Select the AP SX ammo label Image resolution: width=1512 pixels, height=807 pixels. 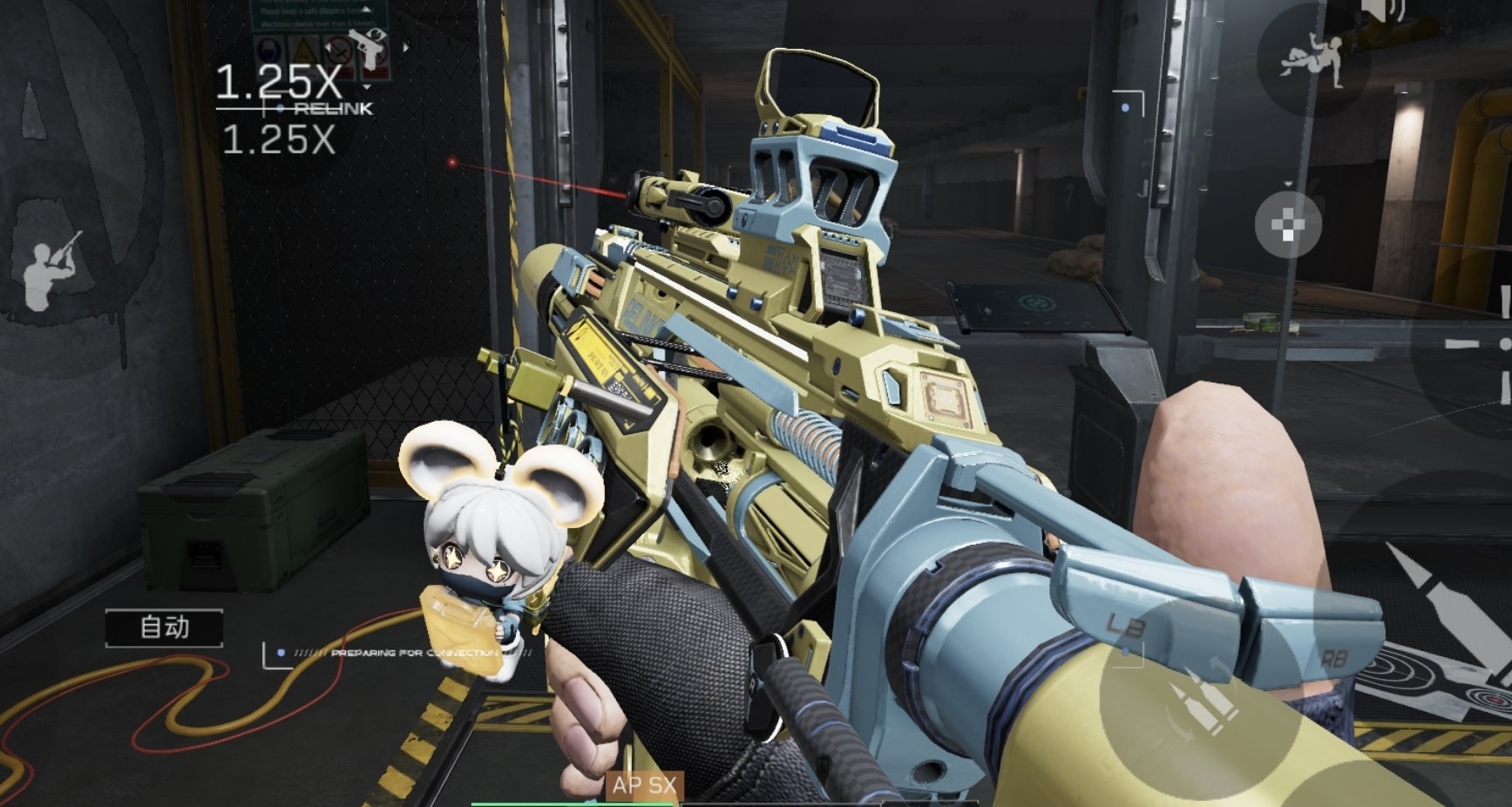(x=644, y=785)
